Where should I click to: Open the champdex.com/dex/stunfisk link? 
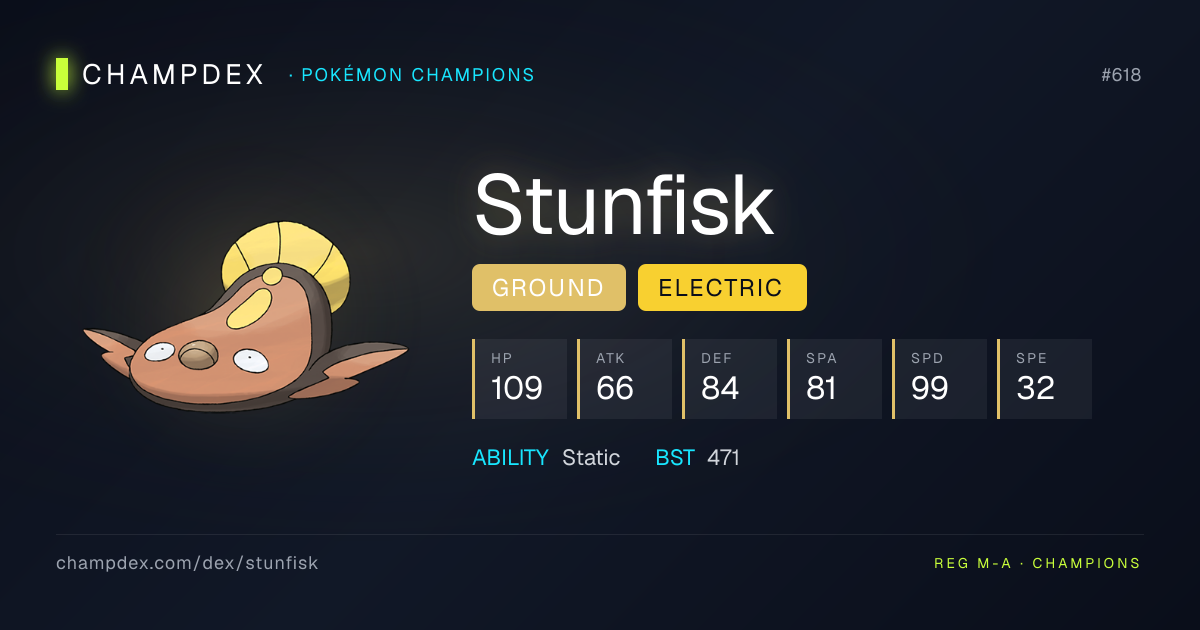coord(187,563)
